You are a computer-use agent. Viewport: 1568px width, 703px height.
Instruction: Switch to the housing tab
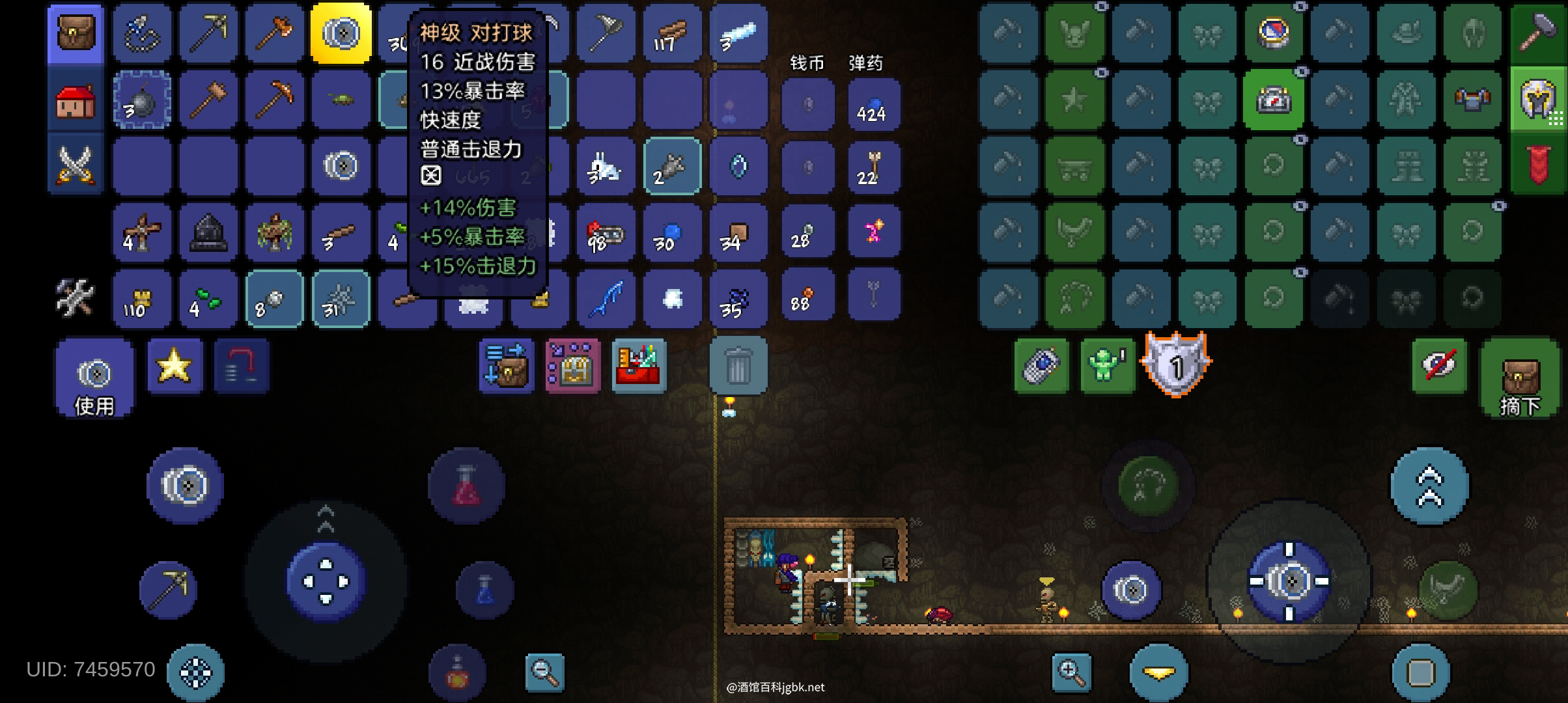(76, 101)
